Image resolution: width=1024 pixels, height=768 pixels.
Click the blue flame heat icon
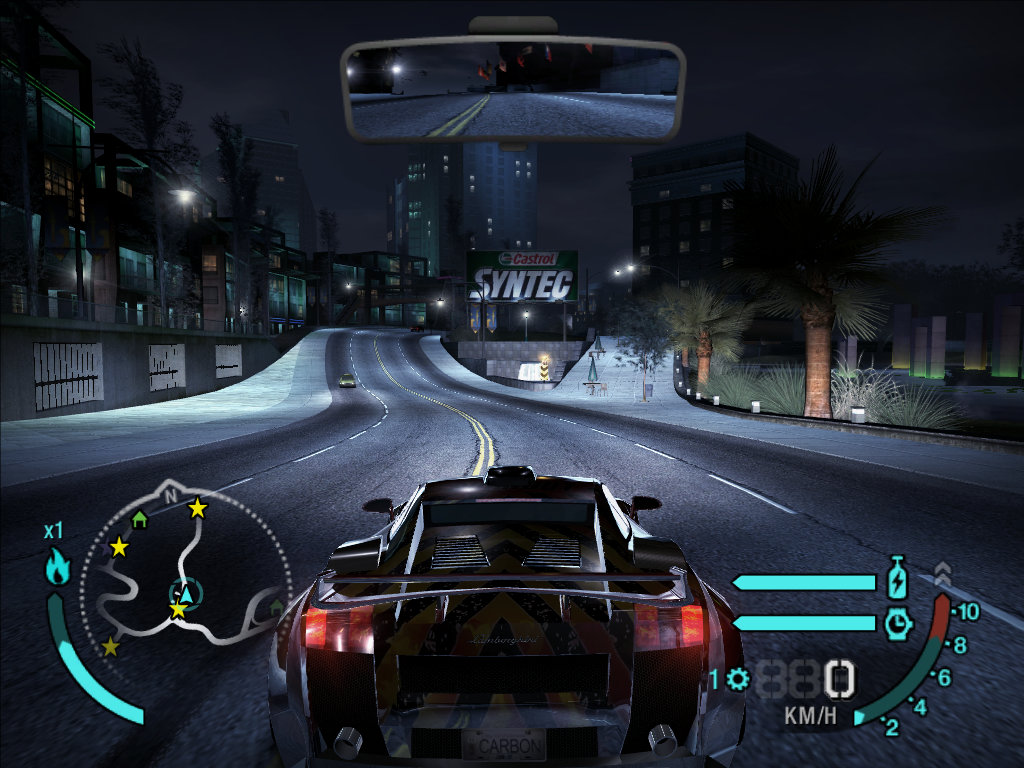pos(57,567)
